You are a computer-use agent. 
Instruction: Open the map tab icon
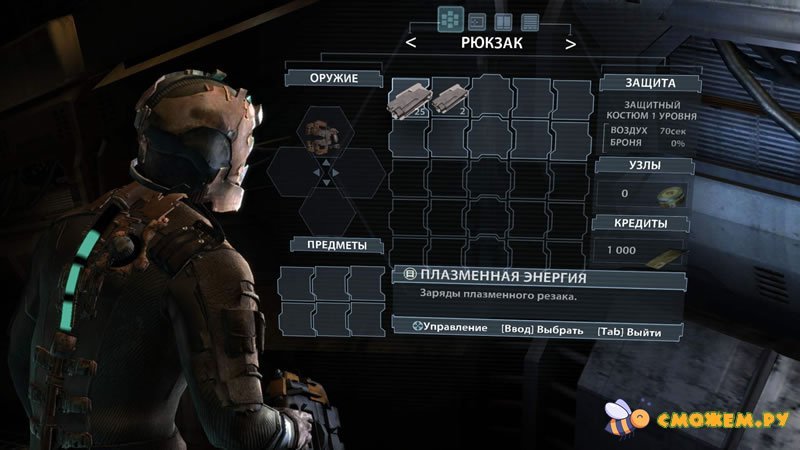pos(478,20)
